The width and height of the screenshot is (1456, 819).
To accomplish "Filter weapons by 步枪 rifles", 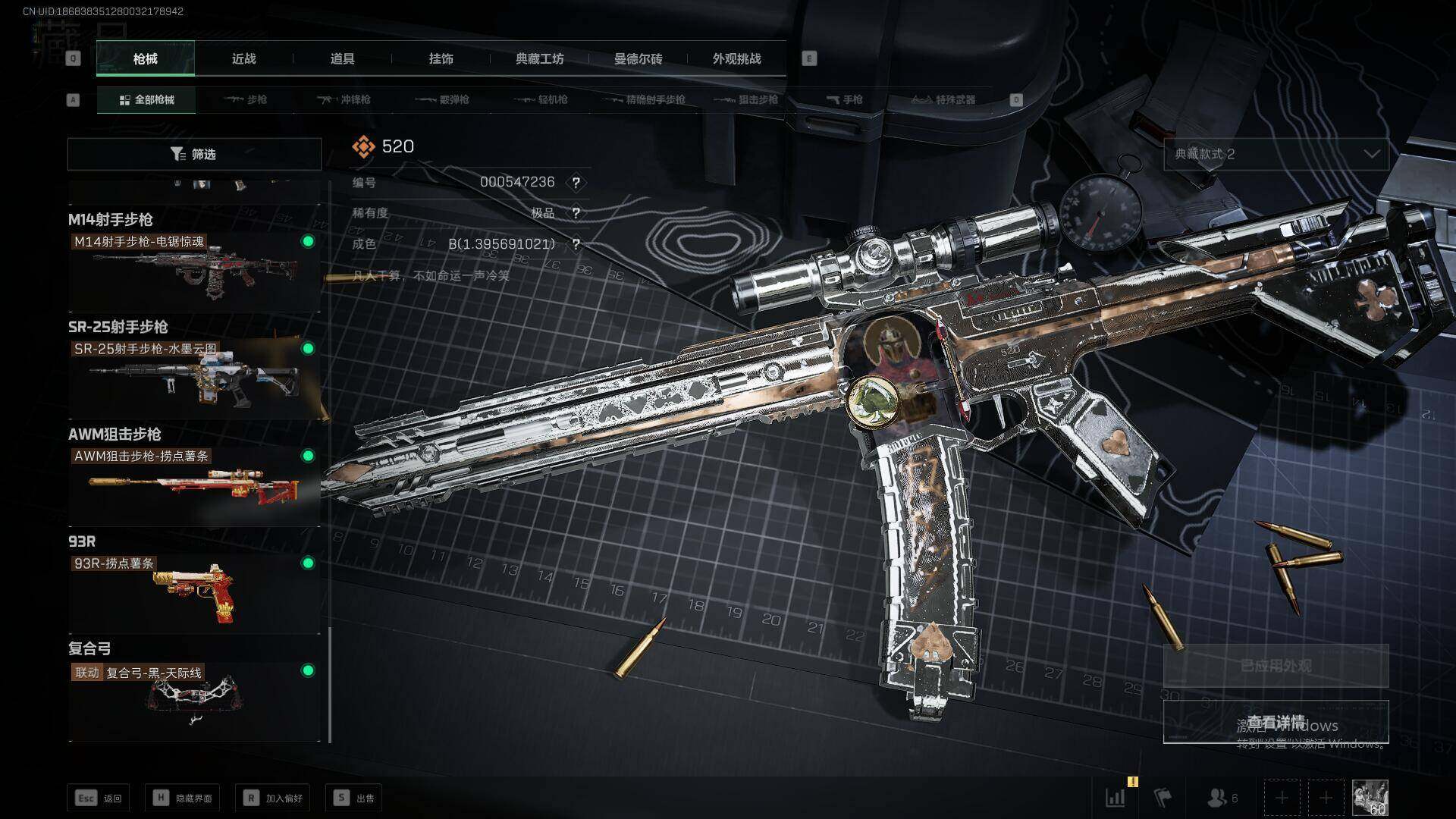I will pos(246,100).
